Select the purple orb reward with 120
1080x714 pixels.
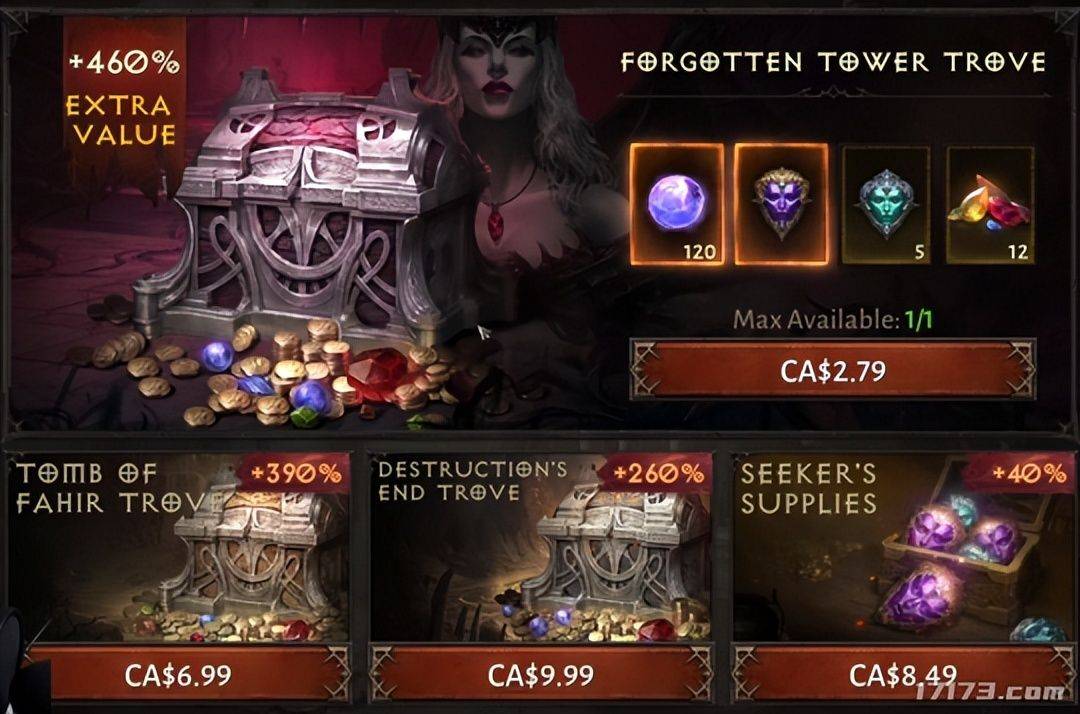tap(677, 204)
